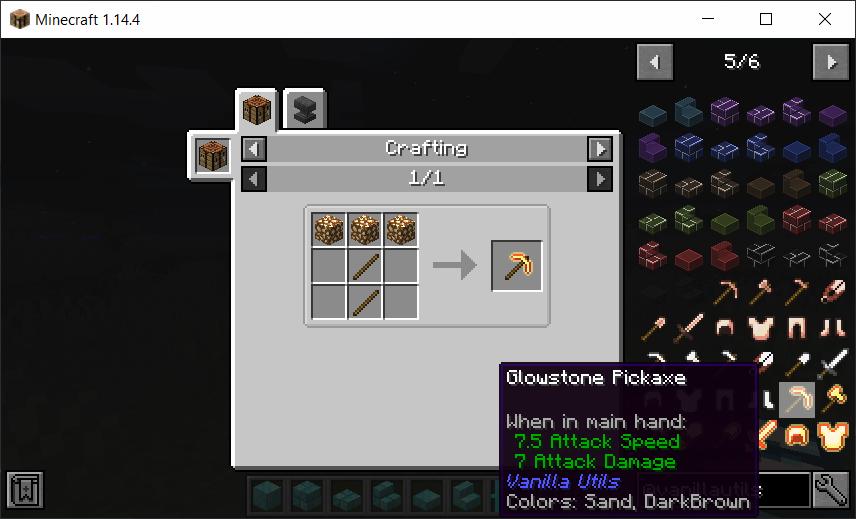
Task: Go to previous item list page
Action: click(655, 62)
